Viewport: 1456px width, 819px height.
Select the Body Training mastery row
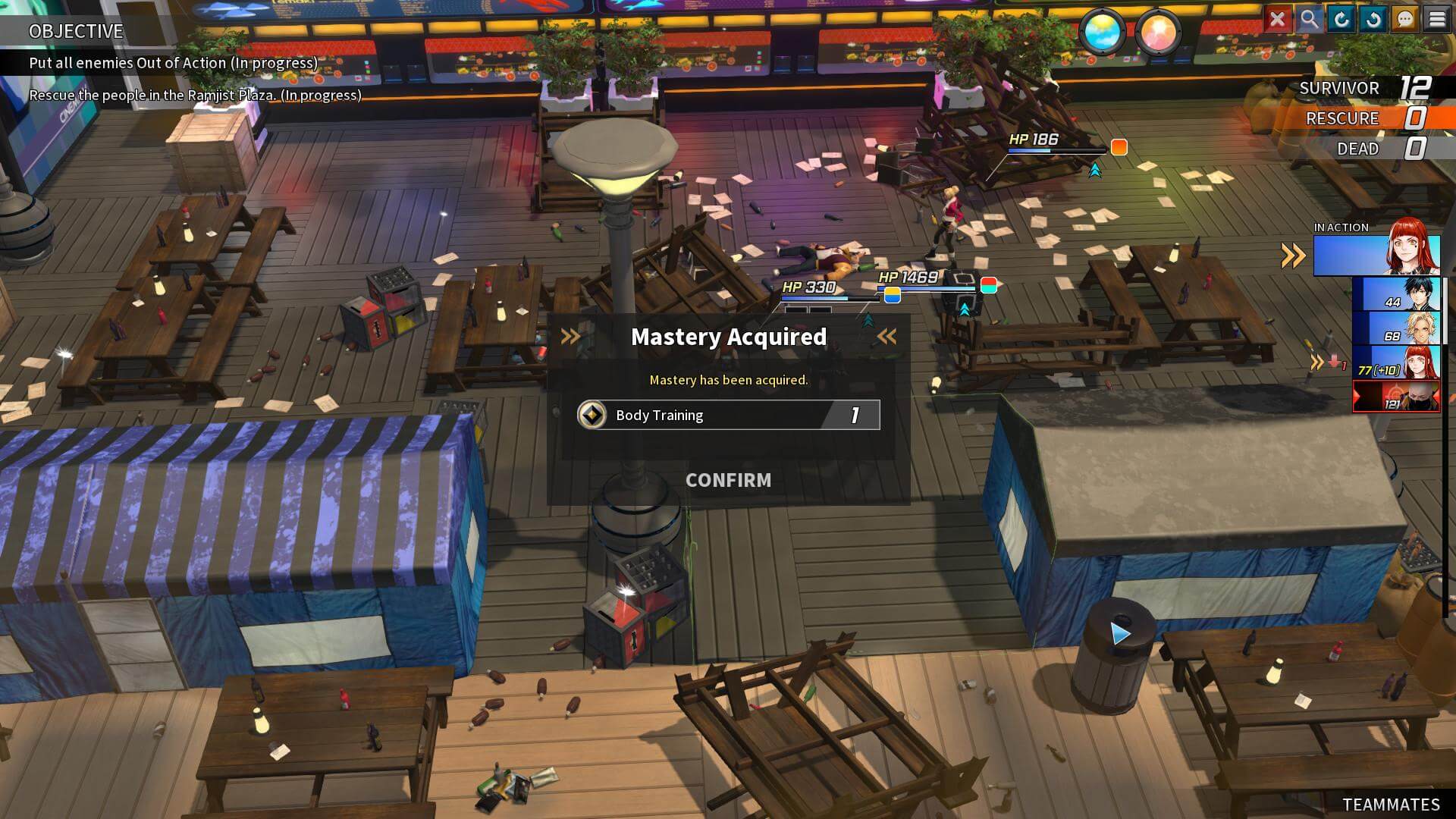[x=728, y=415]
